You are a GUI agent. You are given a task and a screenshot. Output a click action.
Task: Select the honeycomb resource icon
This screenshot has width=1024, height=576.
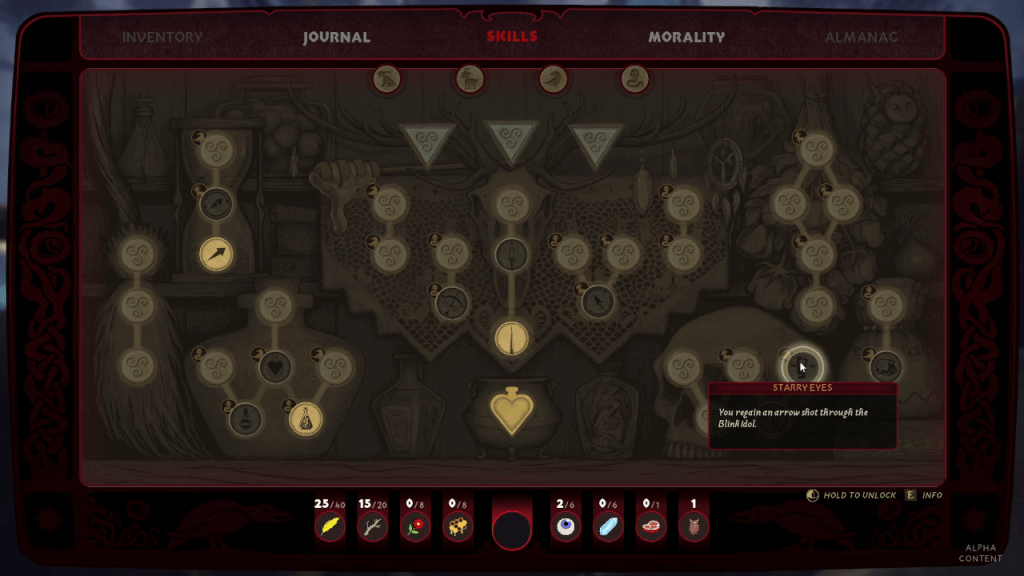(x=458, y=526)
